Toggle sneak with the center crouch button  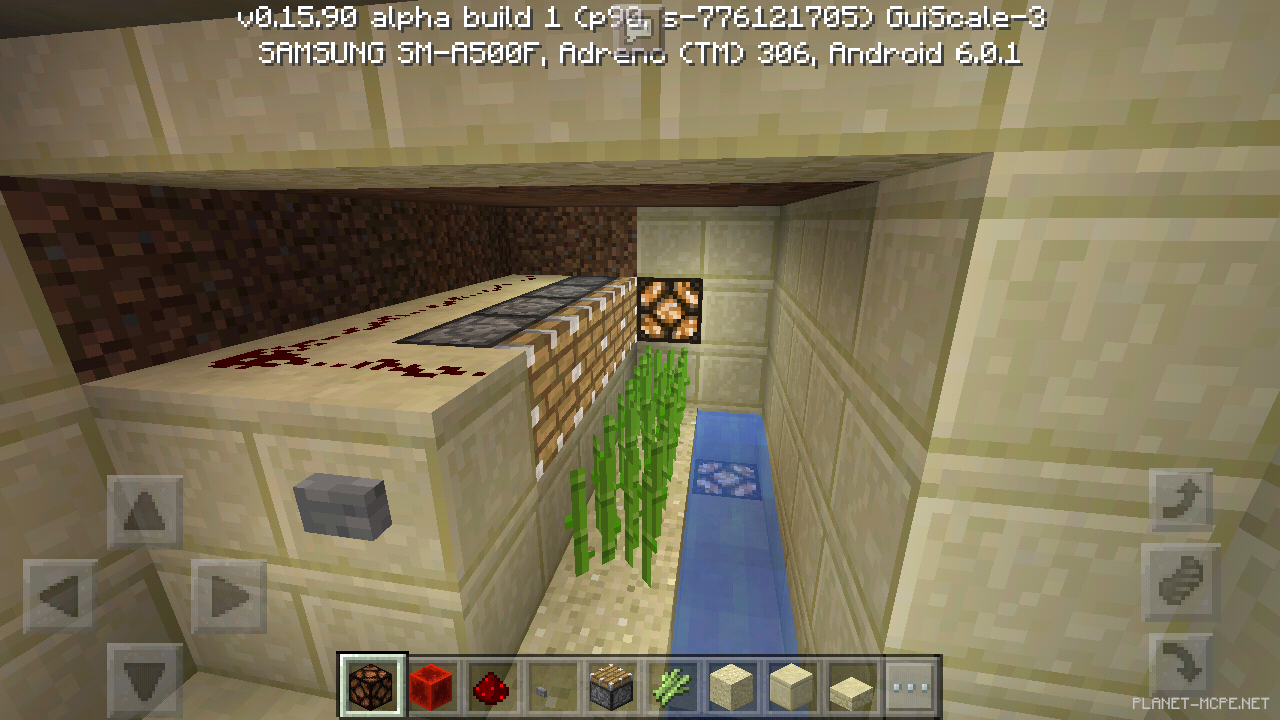click(1183, 583)
